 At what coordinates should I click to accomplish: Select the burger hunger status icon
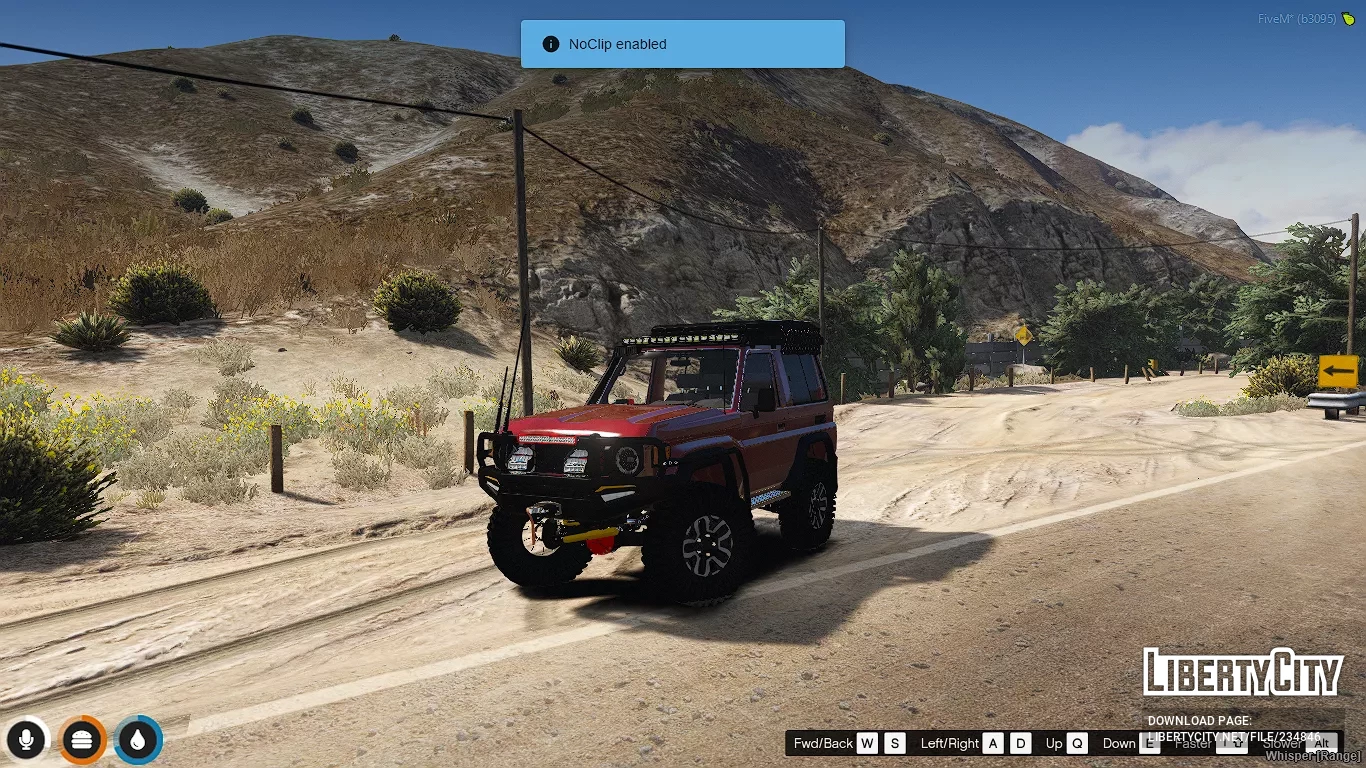click(x=82, y=740)
